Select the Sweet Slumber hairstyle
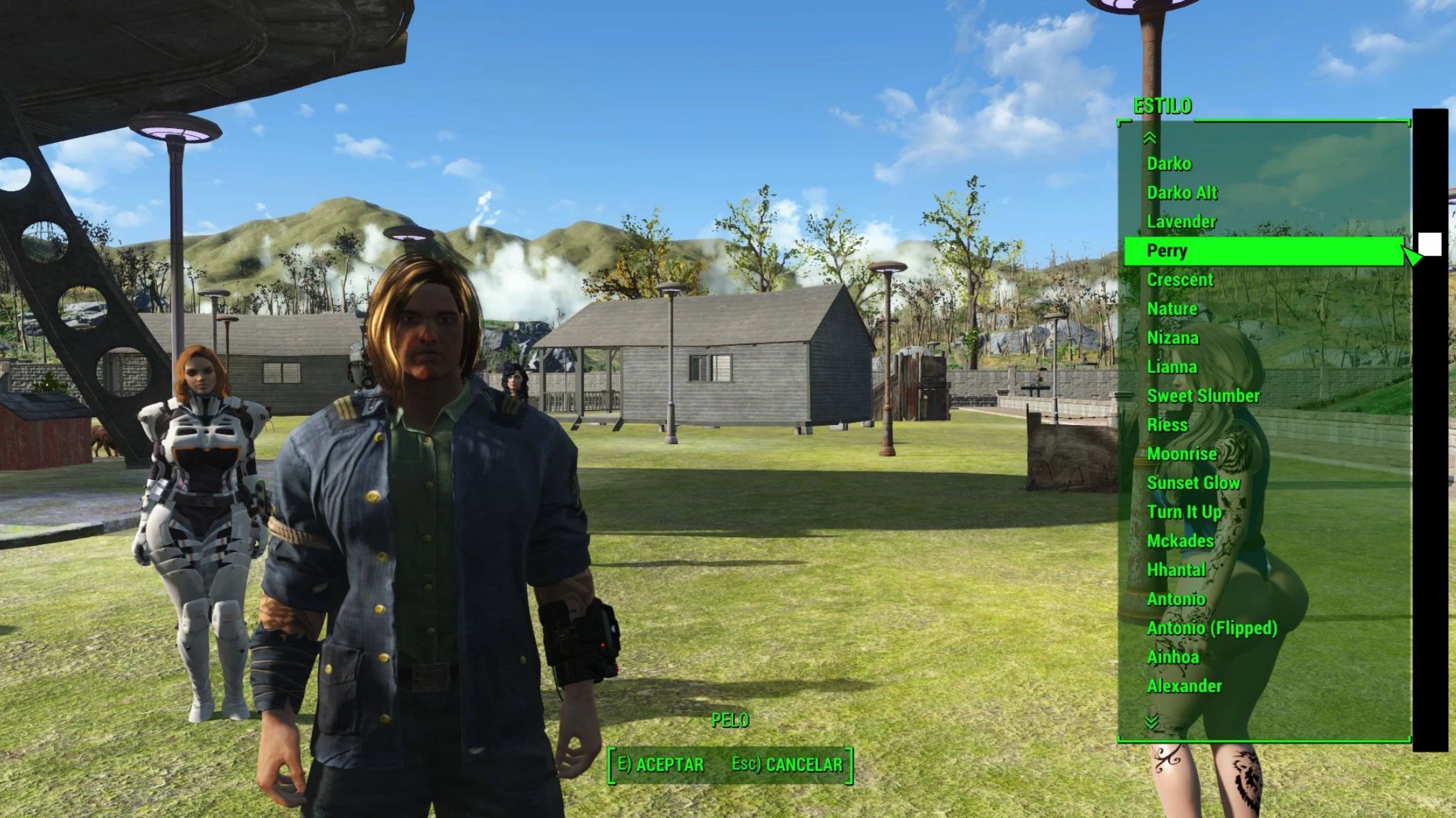The height and width of the screenshot is (818, 1456). [x=1203, y=397]
